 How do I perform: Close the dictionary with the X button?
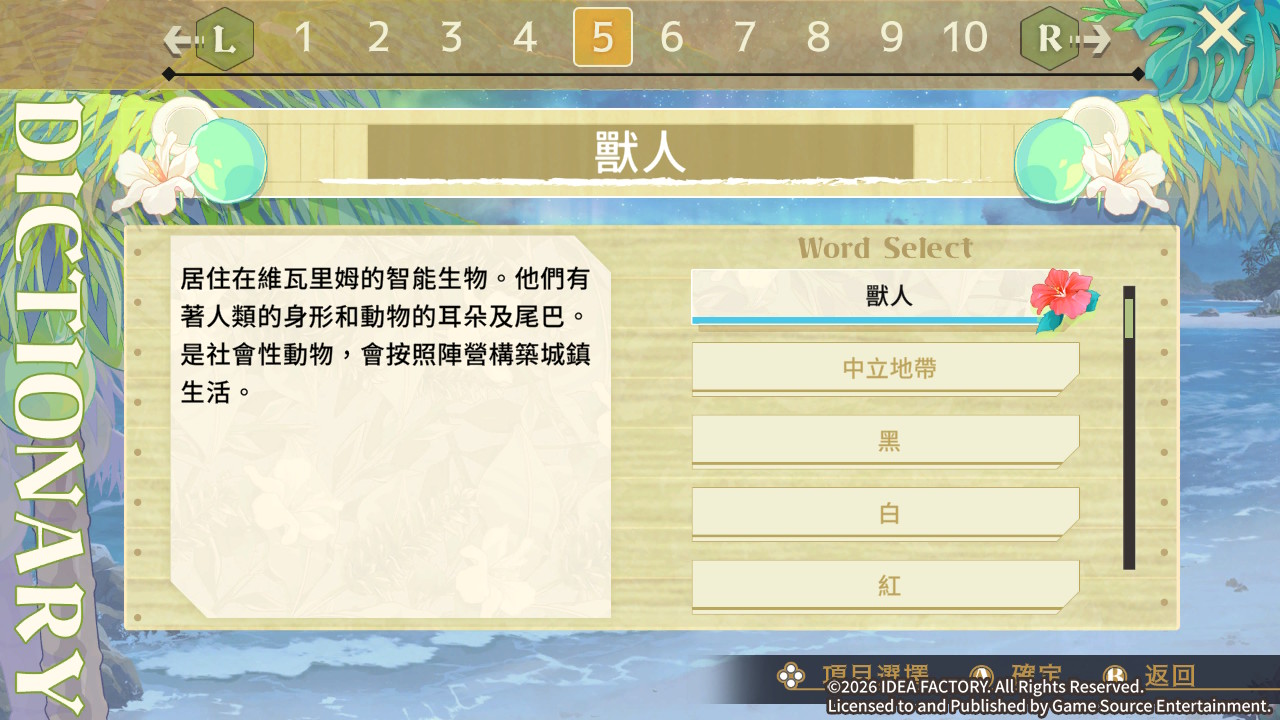click(1222, 32)
